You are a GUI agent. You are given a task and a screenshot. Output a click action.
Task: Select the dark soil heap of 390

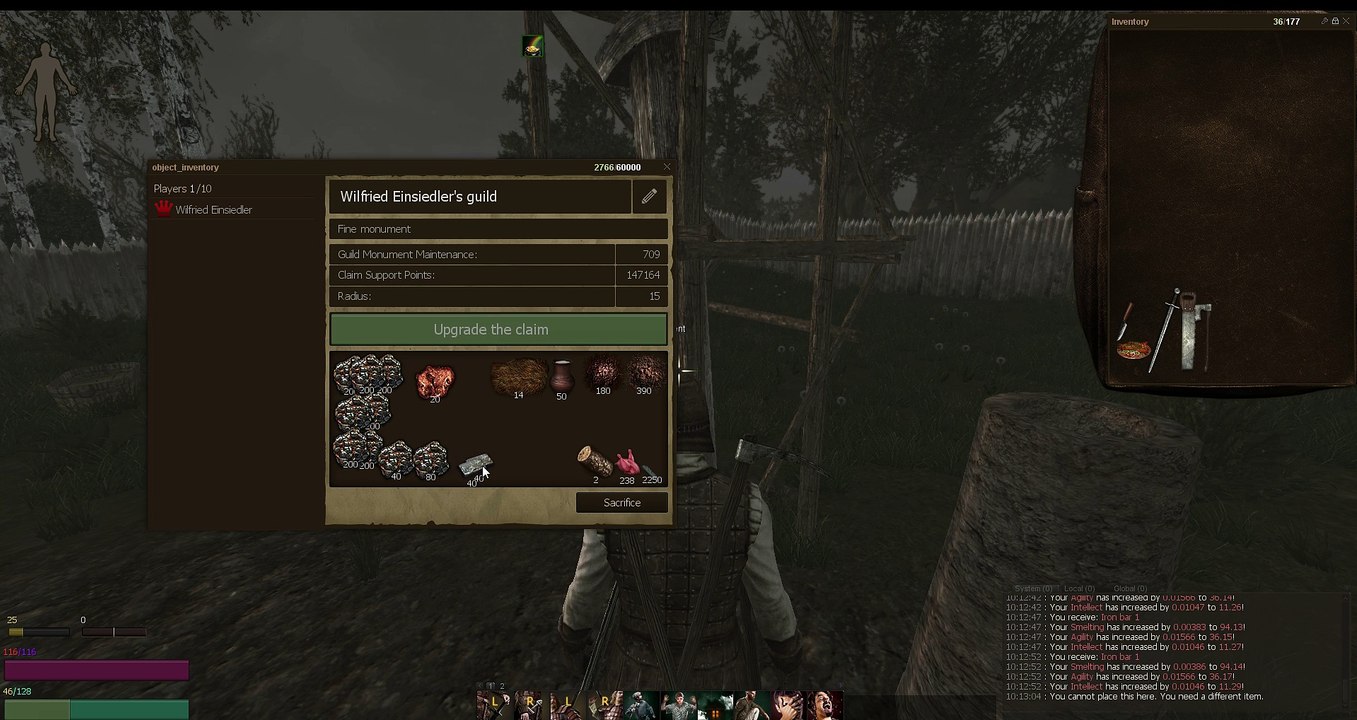click(645, 372)
